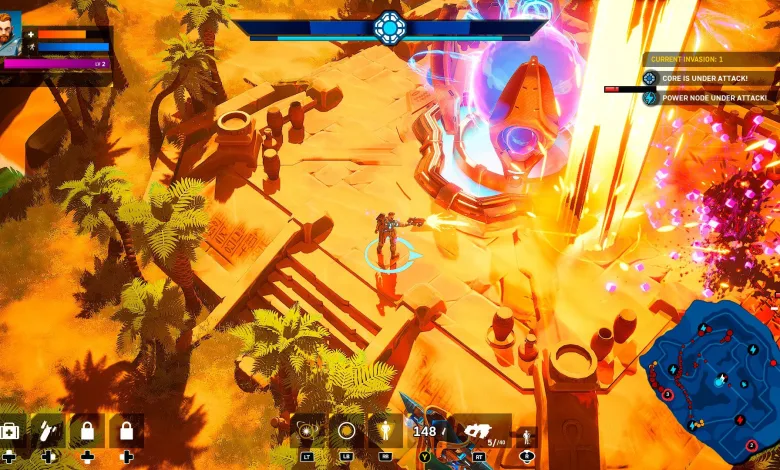Activate the glowing figure ability above RB

click(385, 431)
